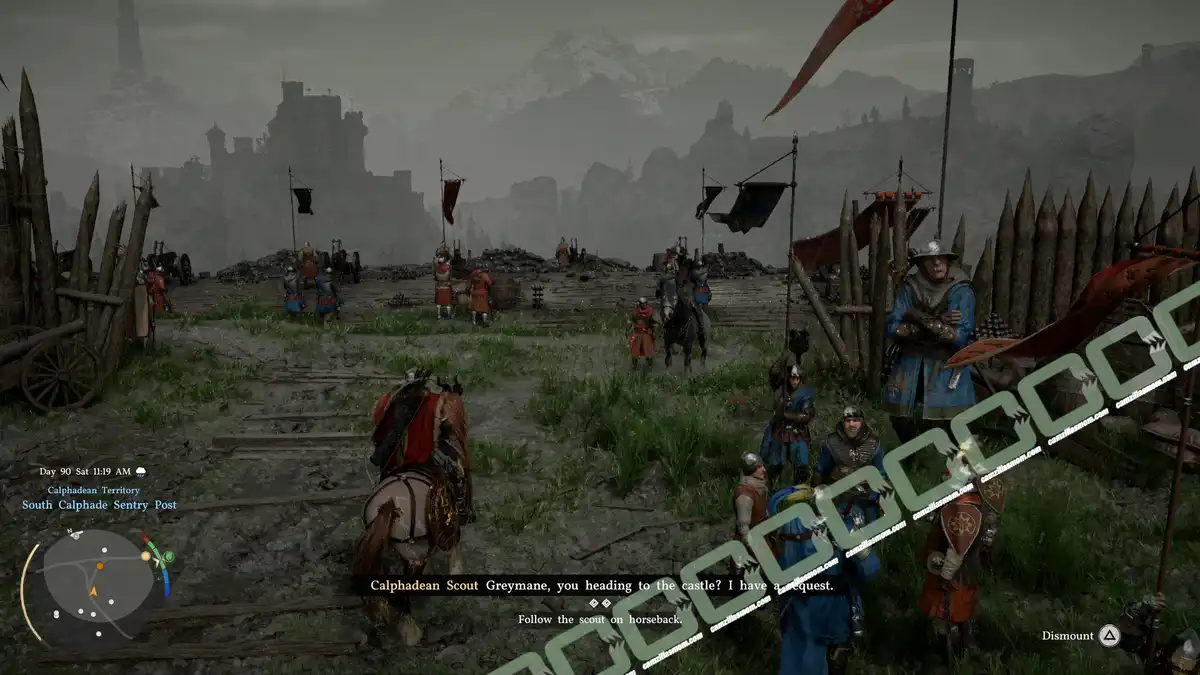Open the circular minimap
The width and height of the screenshot is (1200, 675).
[98, 584]
